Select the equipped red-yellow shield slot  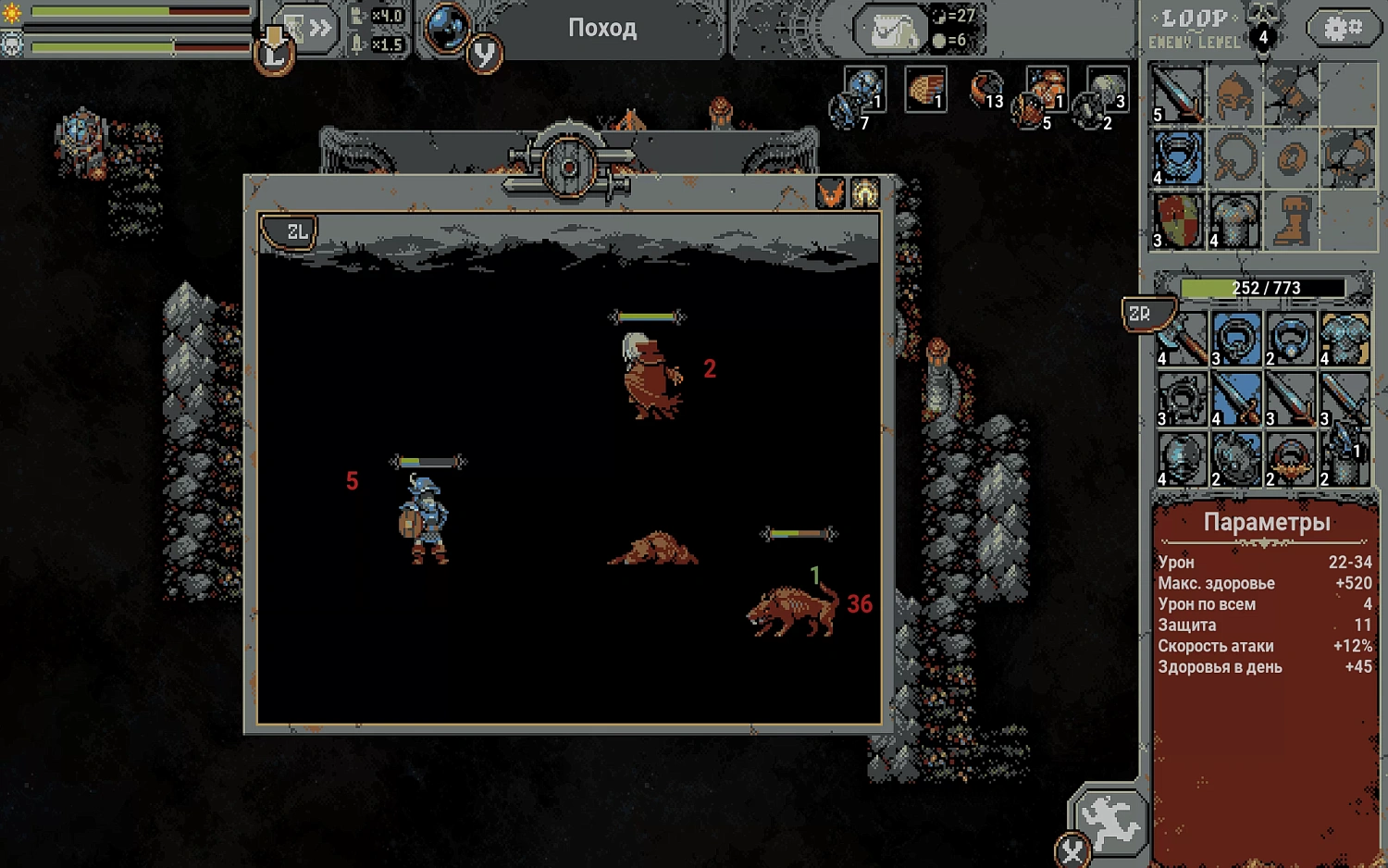click(x=1177, y=220)
